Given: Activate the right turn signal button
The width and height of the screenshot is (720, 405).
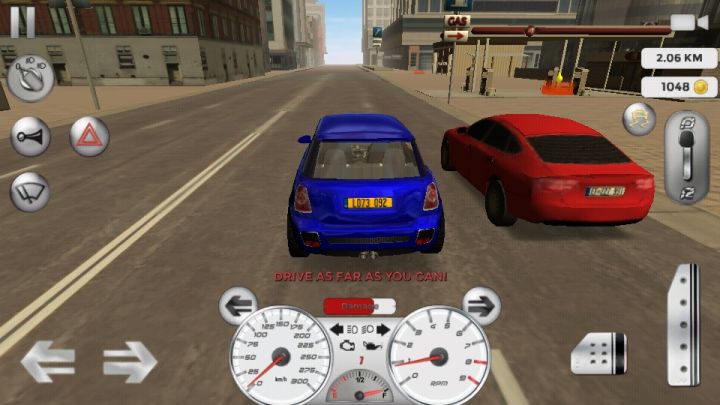Looking at the screenshot, I should 481,304.
